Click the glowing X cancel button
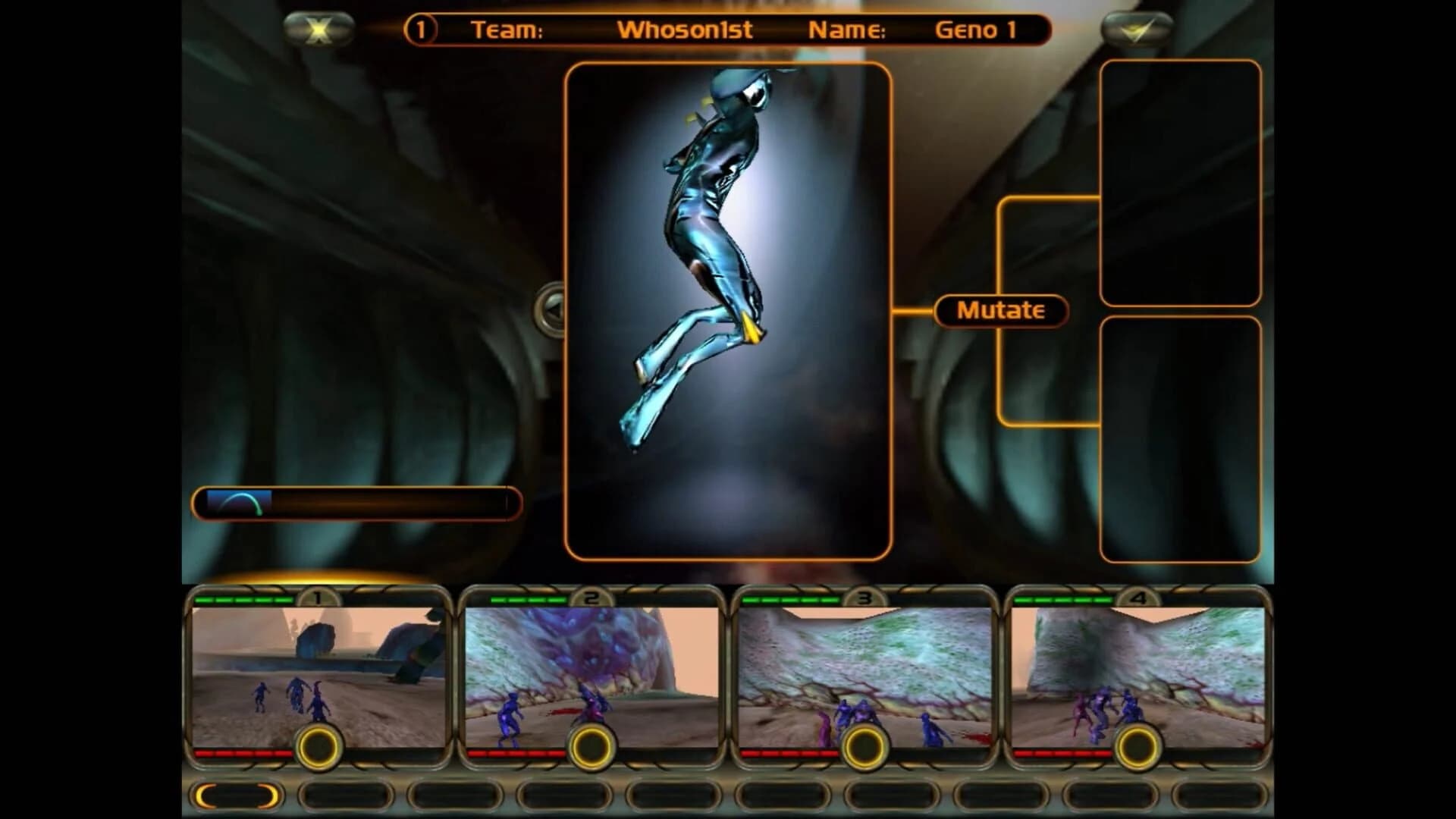The image size is (1456, 819). click(321, 29)
